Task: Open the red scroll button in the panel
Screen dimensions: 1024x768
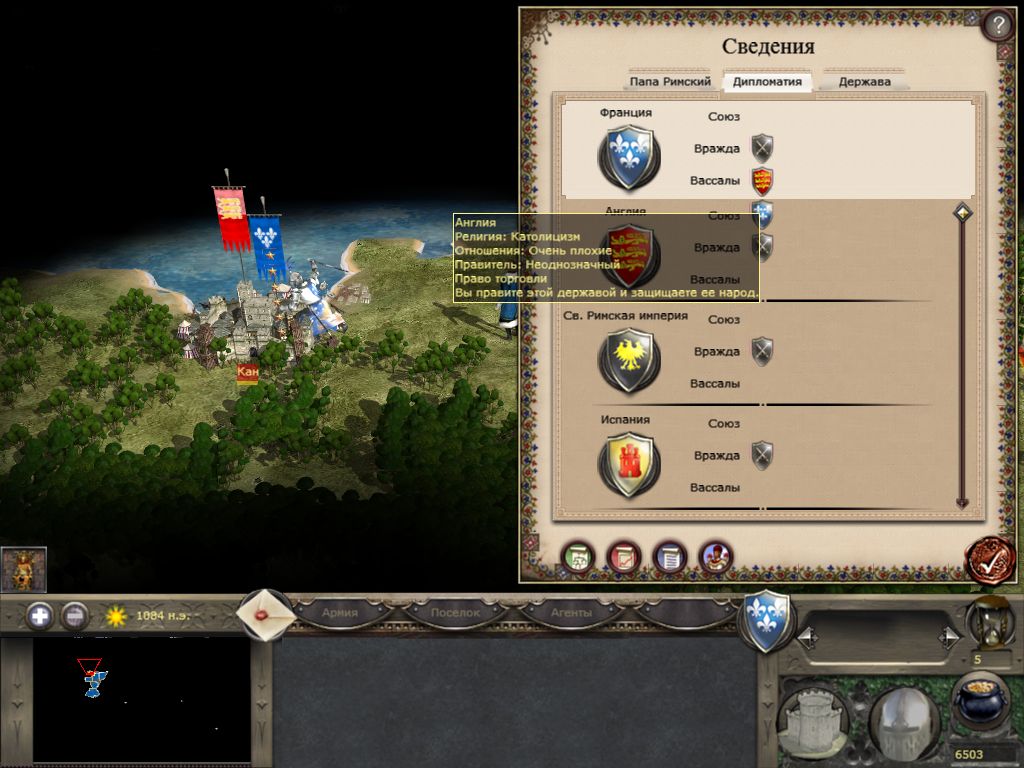Action: 624,557
